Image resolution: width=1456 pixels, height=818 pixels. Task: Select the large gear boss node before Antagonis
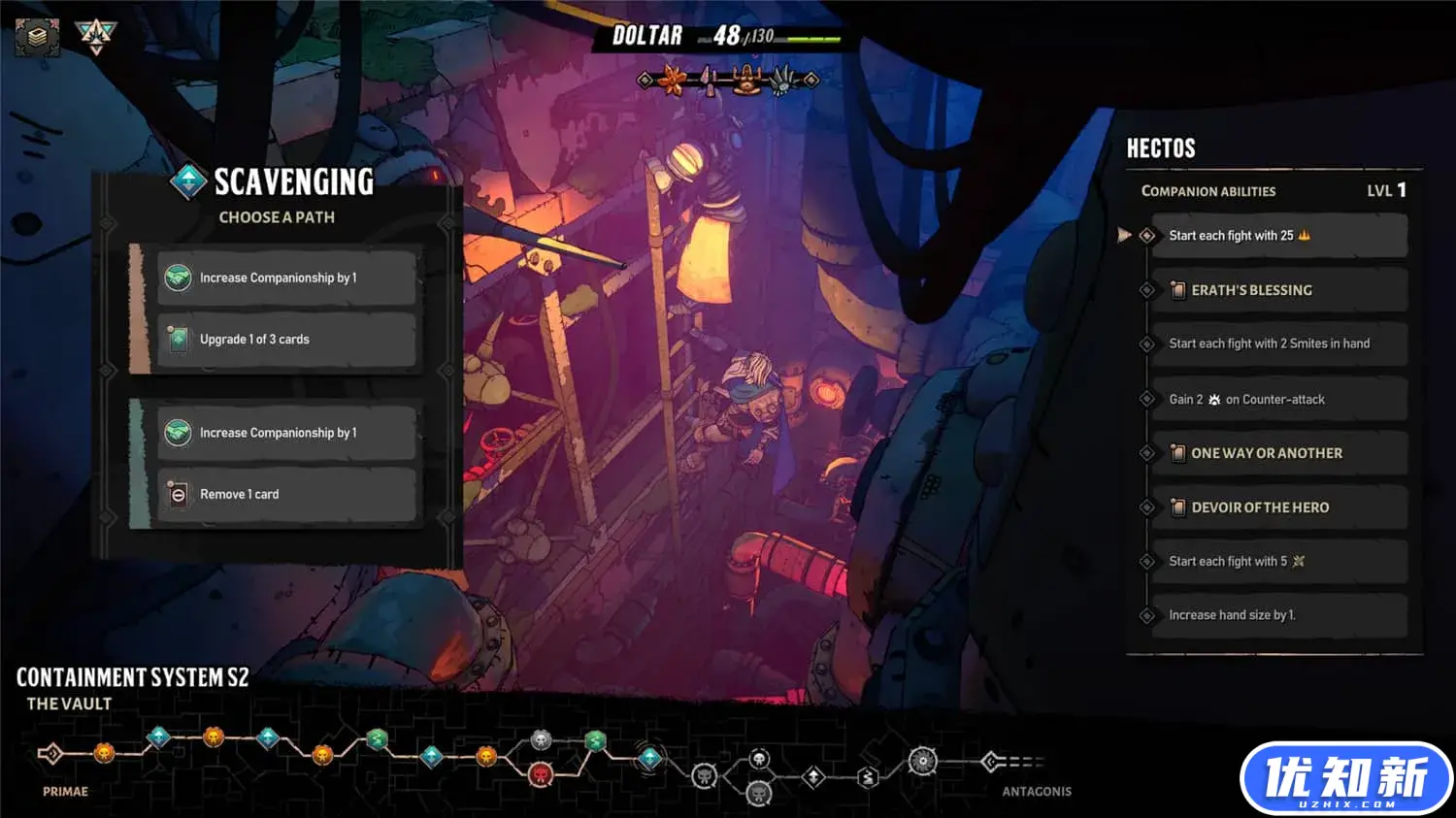[x=922, y=762]
